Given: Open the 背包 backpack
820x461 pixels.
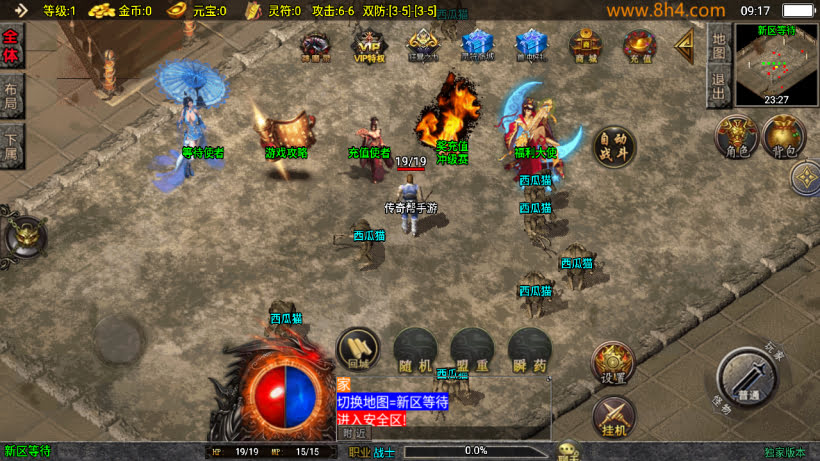Looking at the screenshot, I should click(784, 138).
